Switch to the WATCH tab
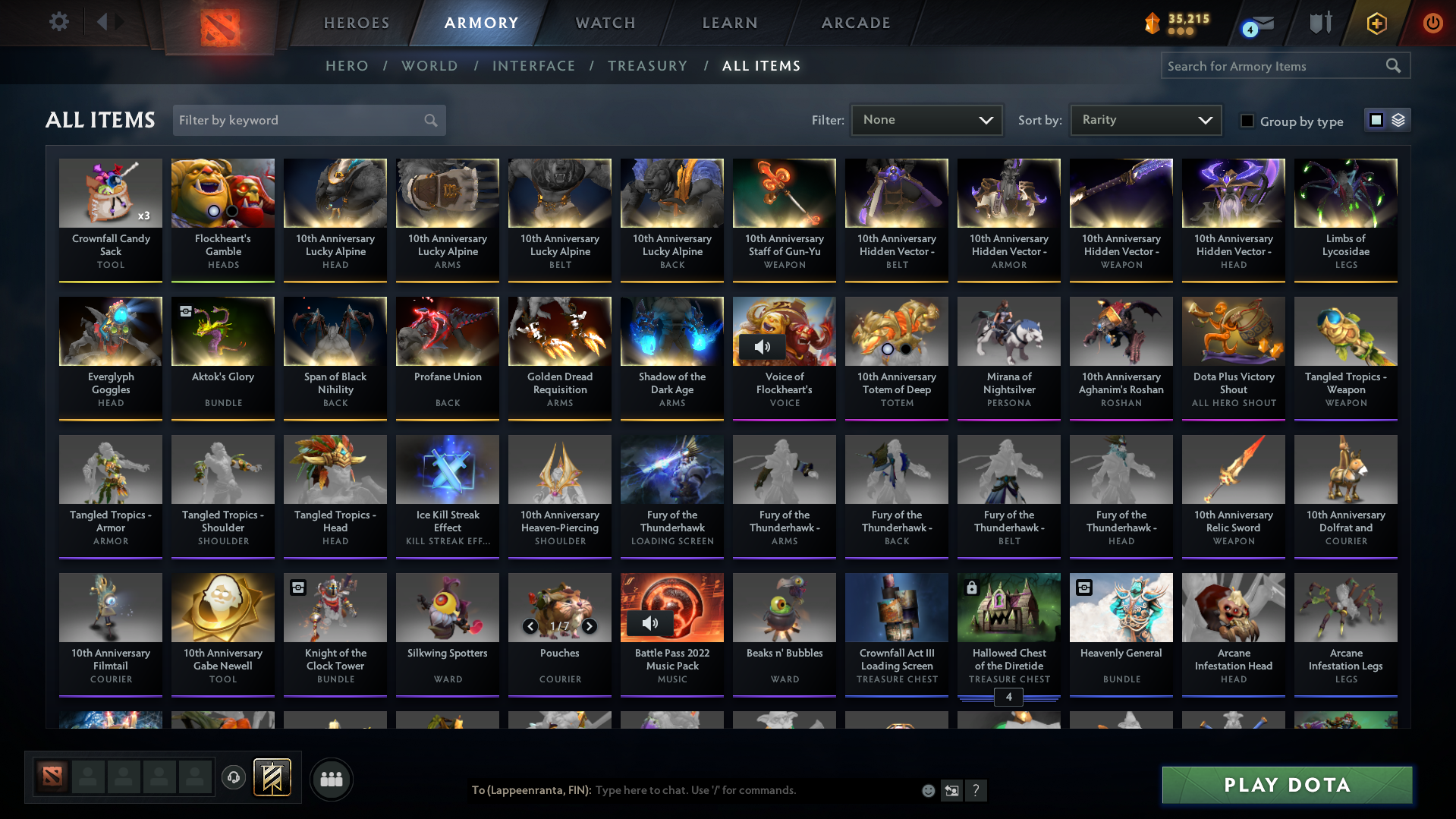 605,23
